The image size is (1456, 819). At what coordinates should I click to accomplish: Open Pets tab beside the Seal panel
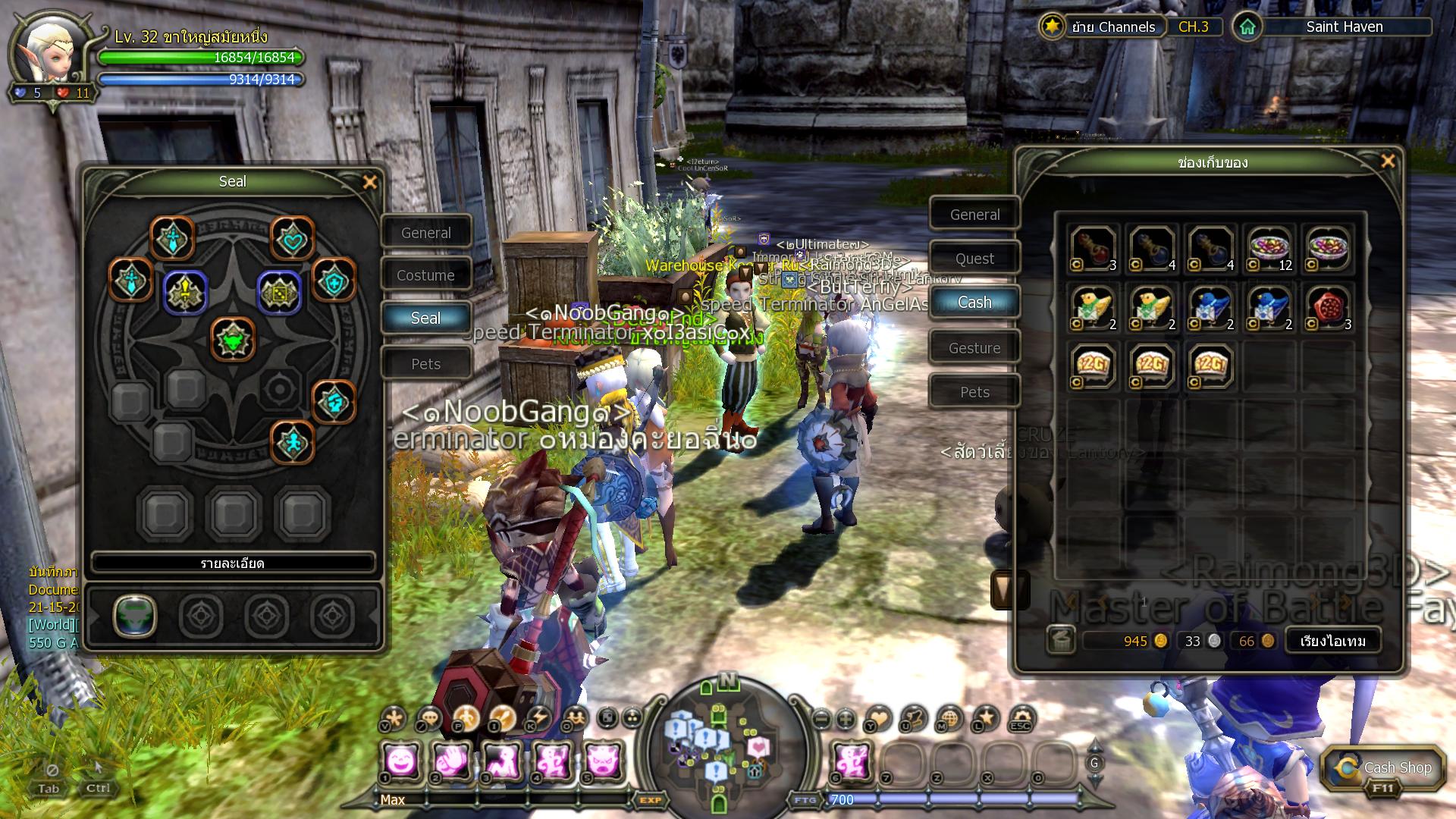tap(425, 364)
